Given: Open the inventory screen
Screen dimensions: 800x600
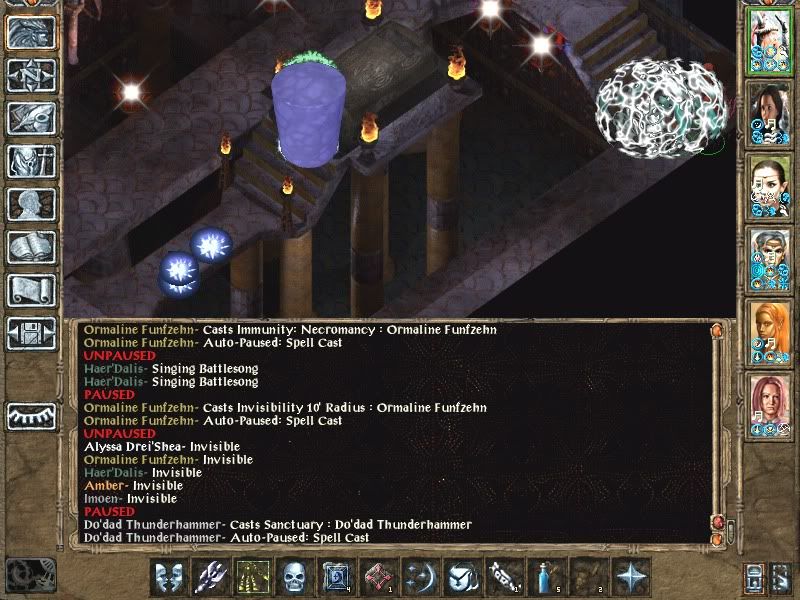Looking at the screenshot, I should (x=31, y=162).
